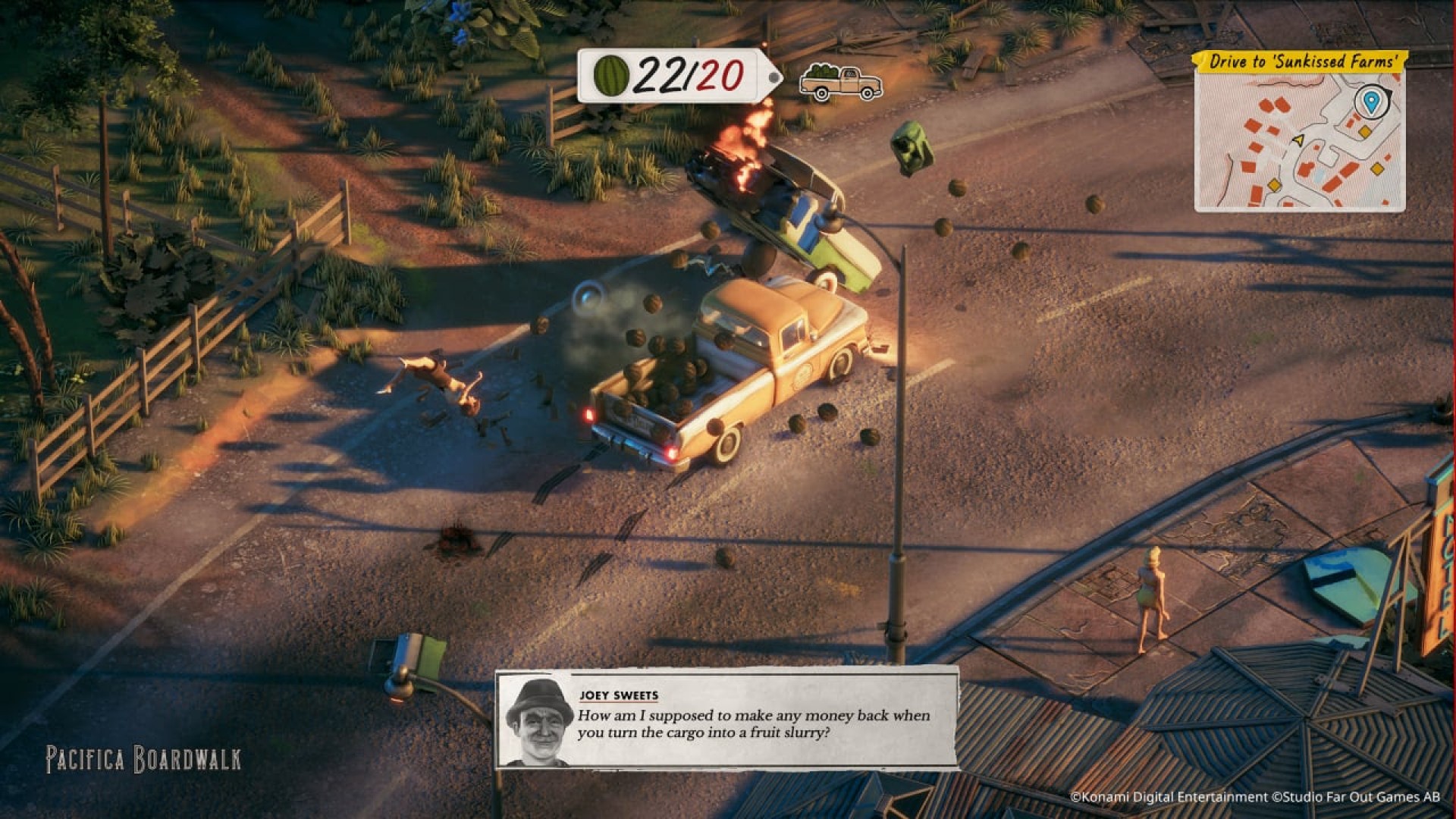Image resolution: width=1456 pixels, height=819 pixels.
Task: Click Joey Sweets' dialogue portrait
Action: point(539,721)
